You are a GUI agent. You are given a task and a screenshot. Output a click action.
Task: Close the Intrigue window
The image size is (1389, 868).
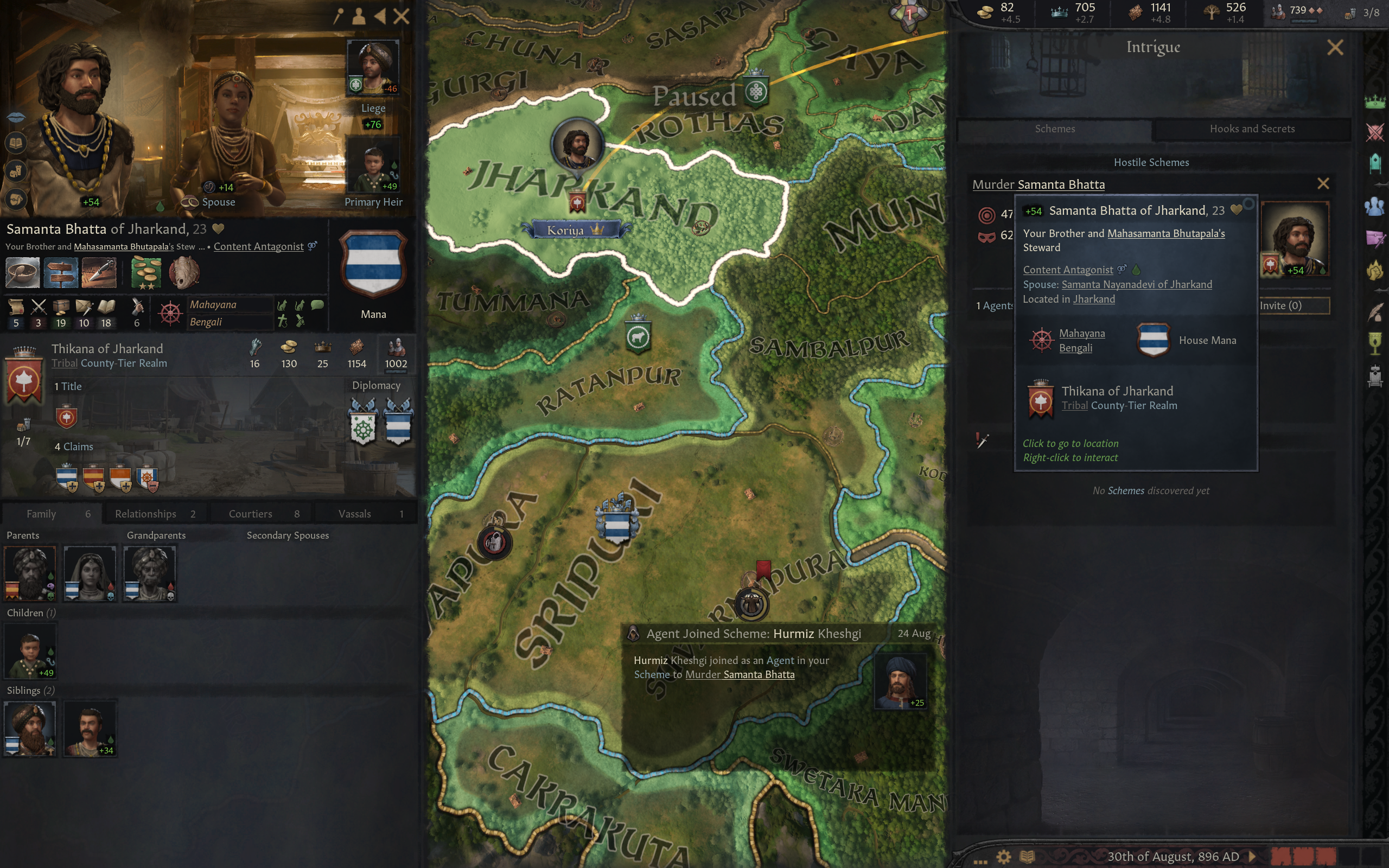(1335, 47)
